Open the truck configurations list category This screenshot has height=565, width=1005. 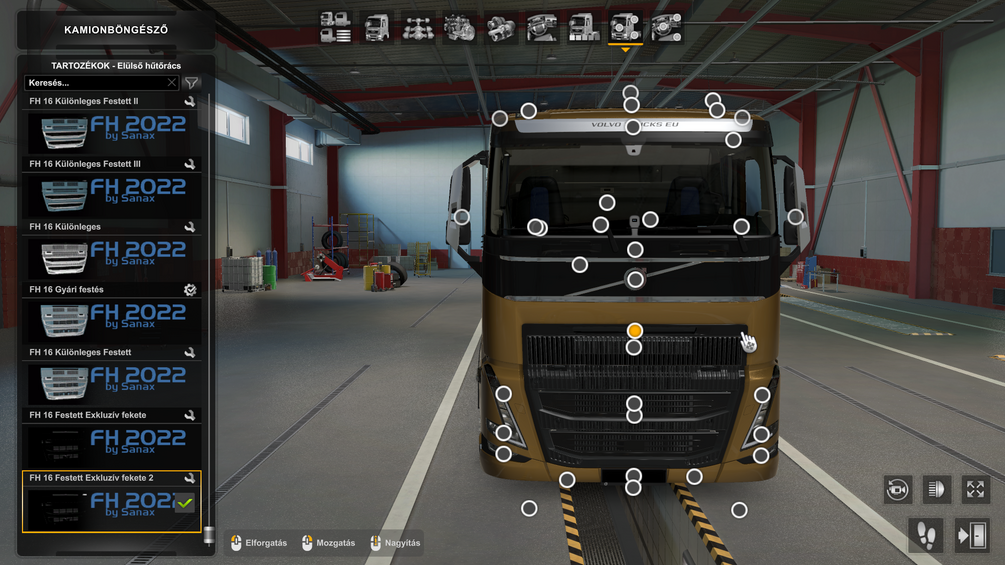point(336,28)
